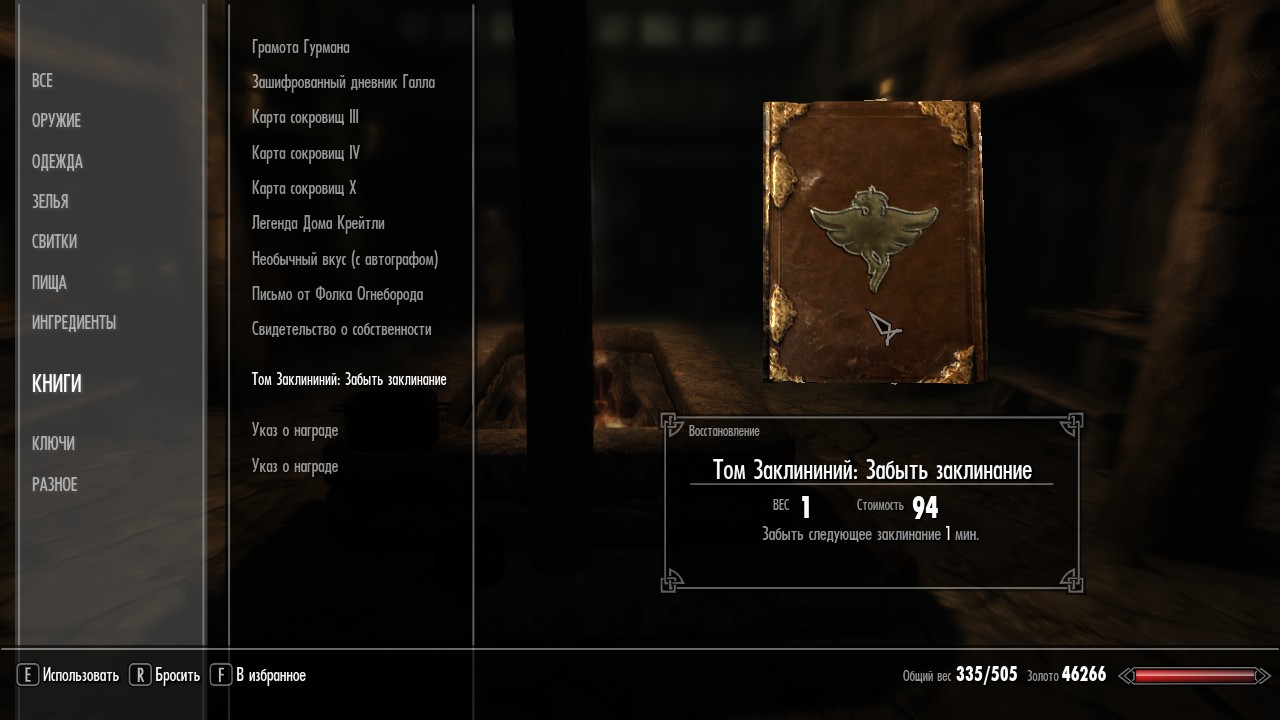The width and height of the screenshot is (1280, 720).
Task: Show the ИНГРЕДИЕНТЫ category
Action: (x=74, y=323)
